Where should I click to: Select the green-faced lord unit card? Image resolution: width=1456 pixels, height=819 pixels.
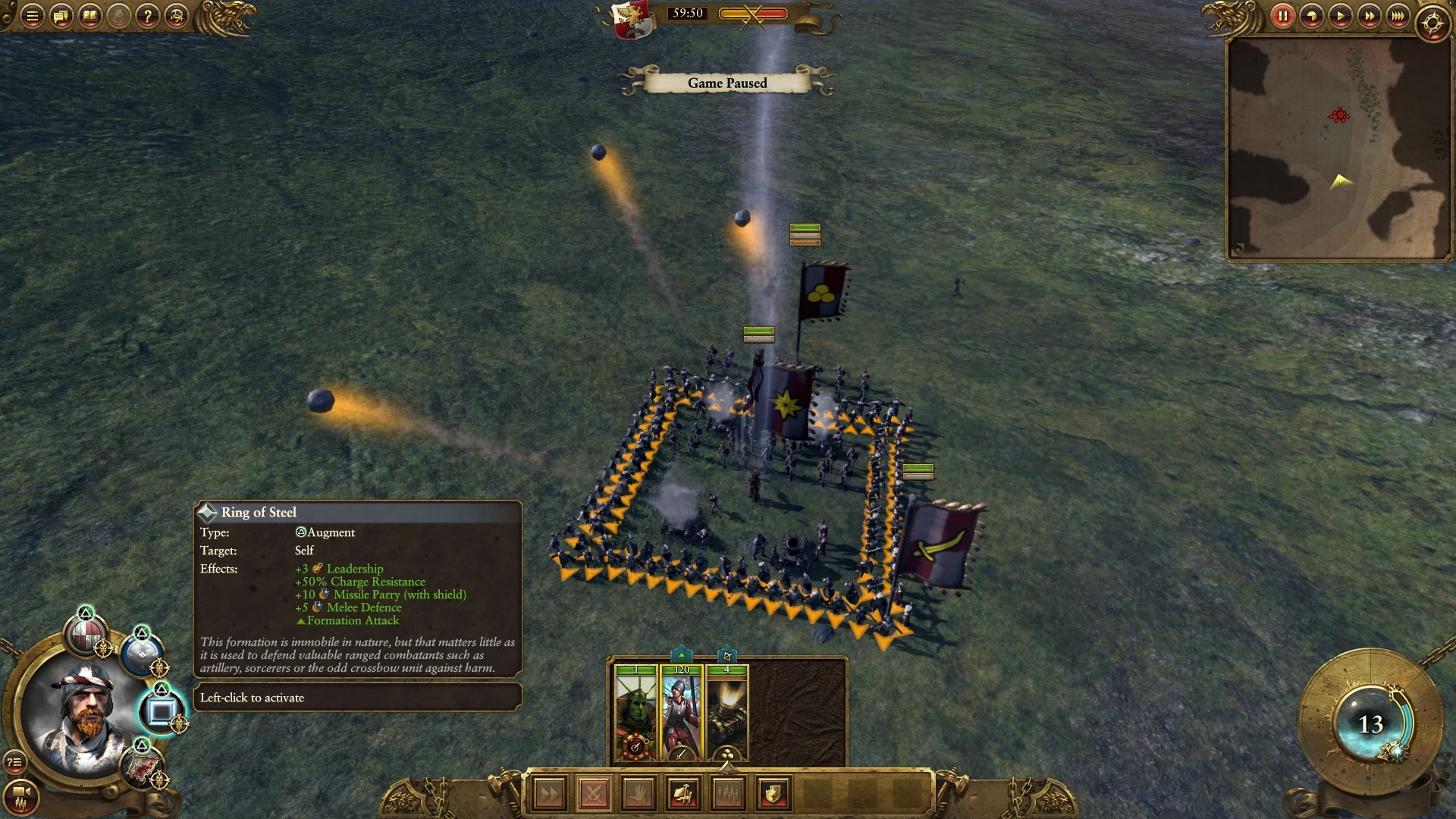pyautogui.click(x=635, y=713)
